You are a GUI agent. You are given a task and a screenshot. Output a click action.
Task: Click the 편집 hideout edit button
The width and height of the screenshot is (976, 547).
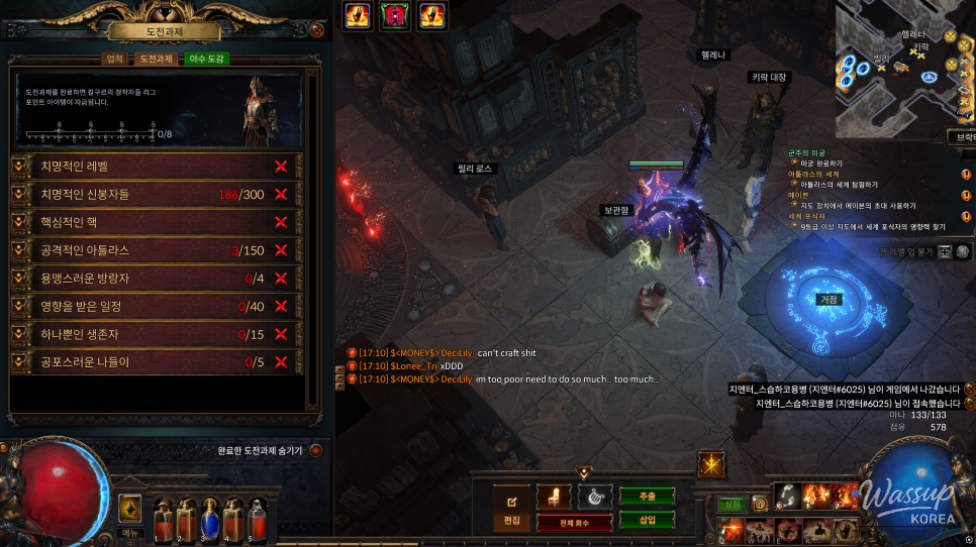[x=512, y=505]
